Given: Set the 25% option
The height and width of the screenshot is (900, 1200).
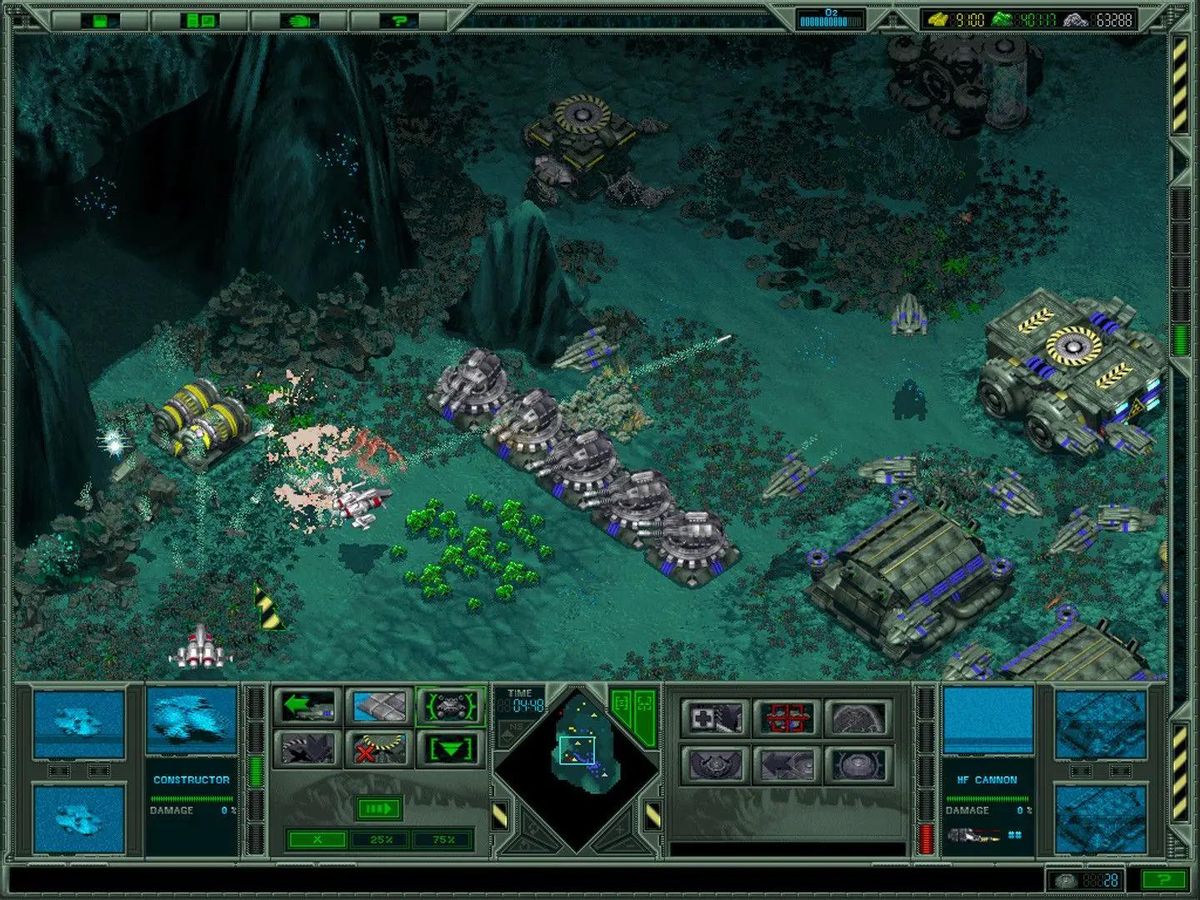Looking at the screenshot, I should pos(379,840).
